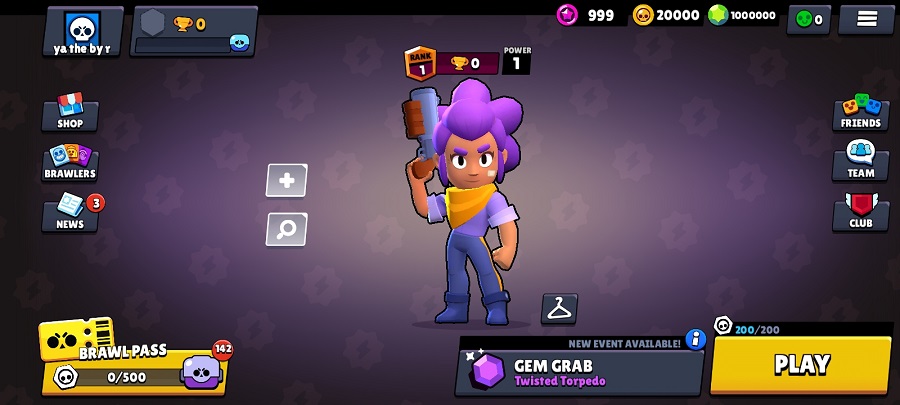Open the News feed
900x405 pixels.
(70, 212)
